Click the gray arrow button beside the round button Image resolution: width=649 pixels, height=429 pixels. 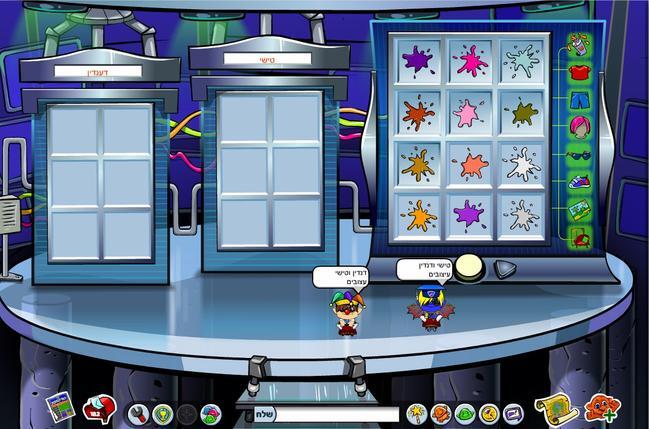[506, 269]
